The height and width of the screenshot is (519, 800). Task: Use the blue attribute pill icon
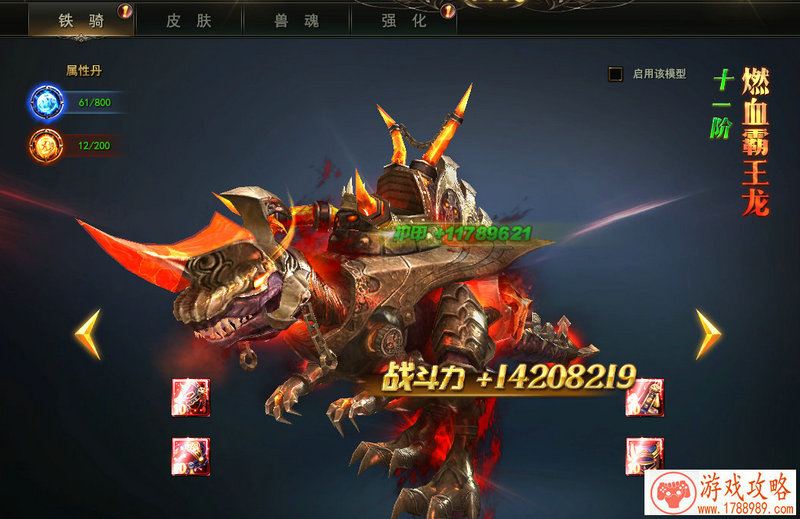tap(46, 102)
